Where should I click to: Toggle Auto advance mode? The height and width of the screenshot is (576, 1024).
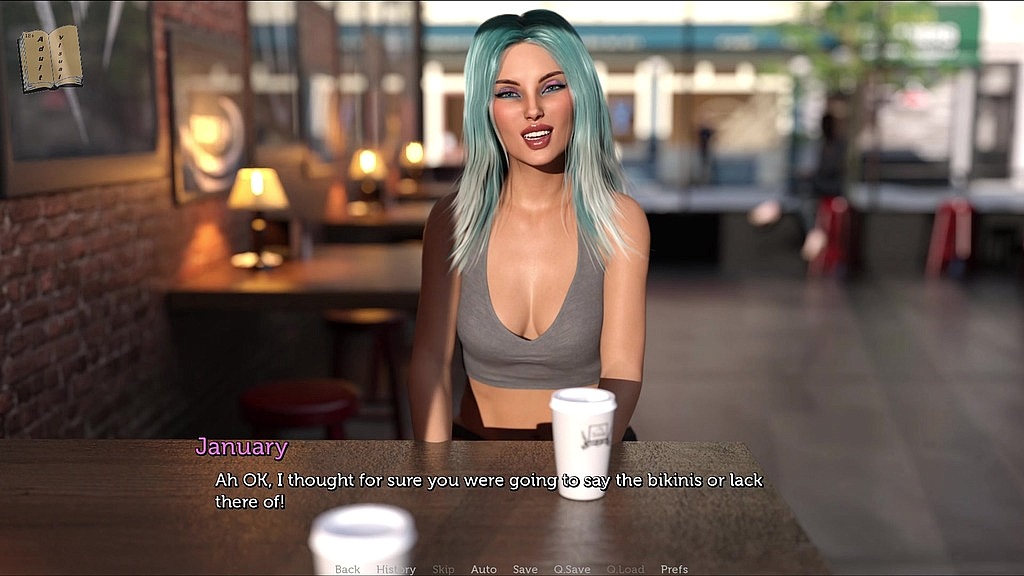pyautogui.click(x=483, y=569)
